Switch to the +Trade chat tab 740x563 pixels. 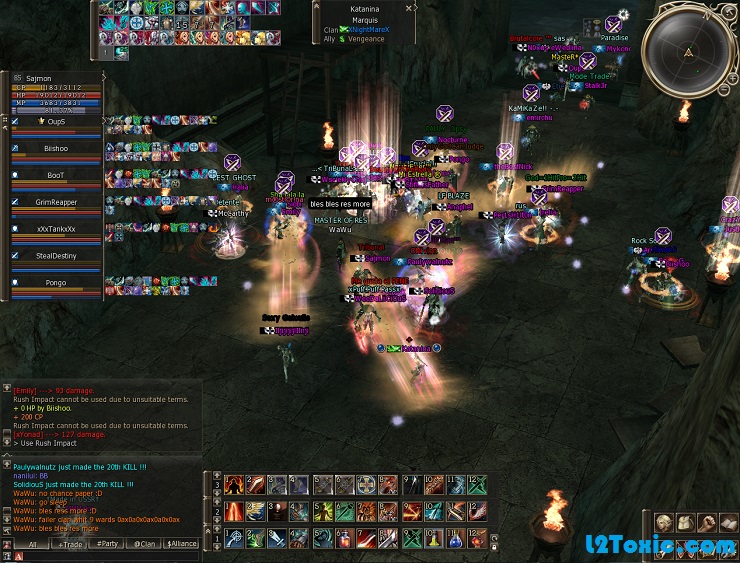coord(69,544)
